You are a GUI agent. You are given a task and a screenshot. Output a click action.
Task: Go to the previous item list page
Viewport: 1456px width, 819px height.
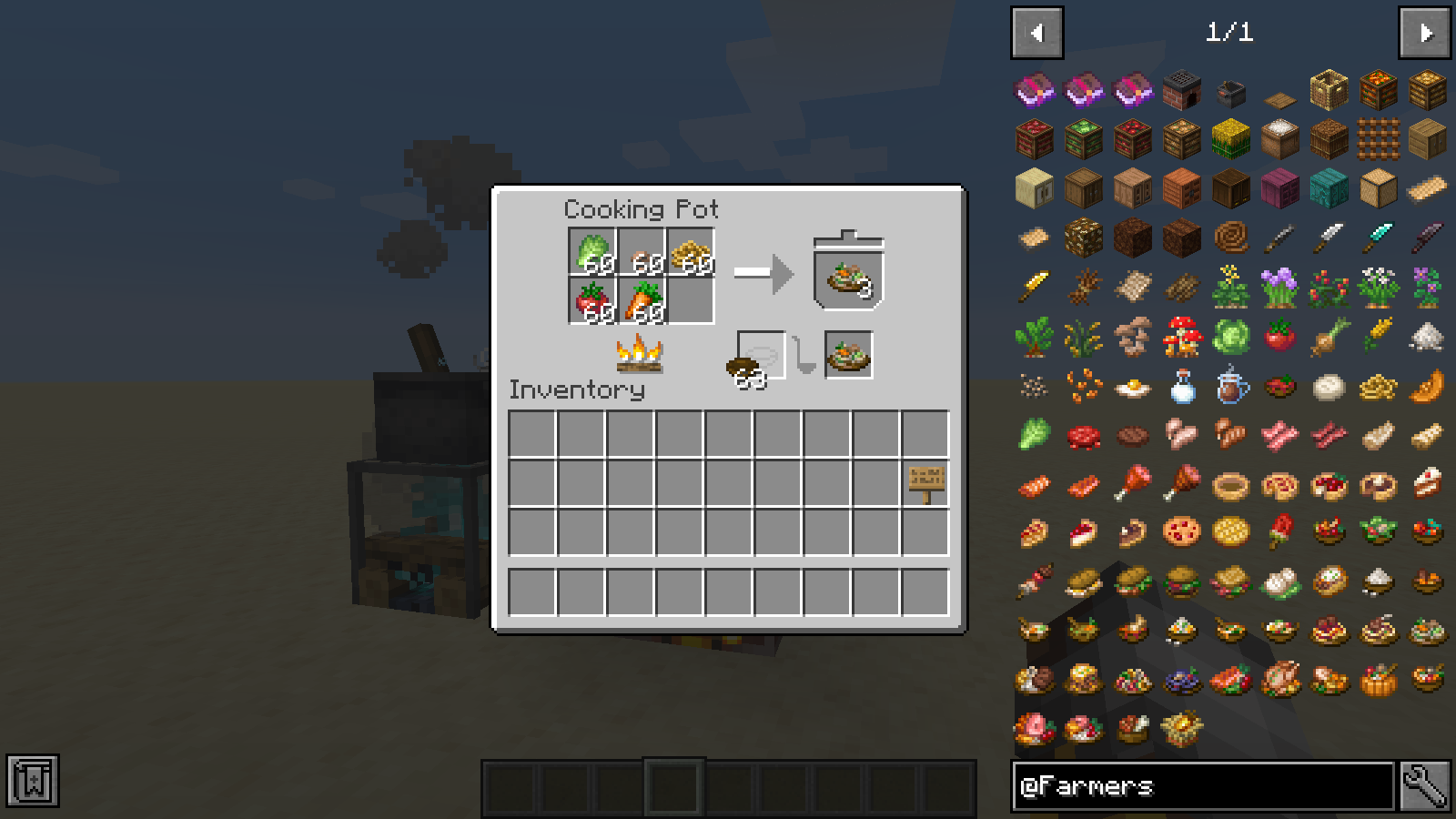(1036, 34)
